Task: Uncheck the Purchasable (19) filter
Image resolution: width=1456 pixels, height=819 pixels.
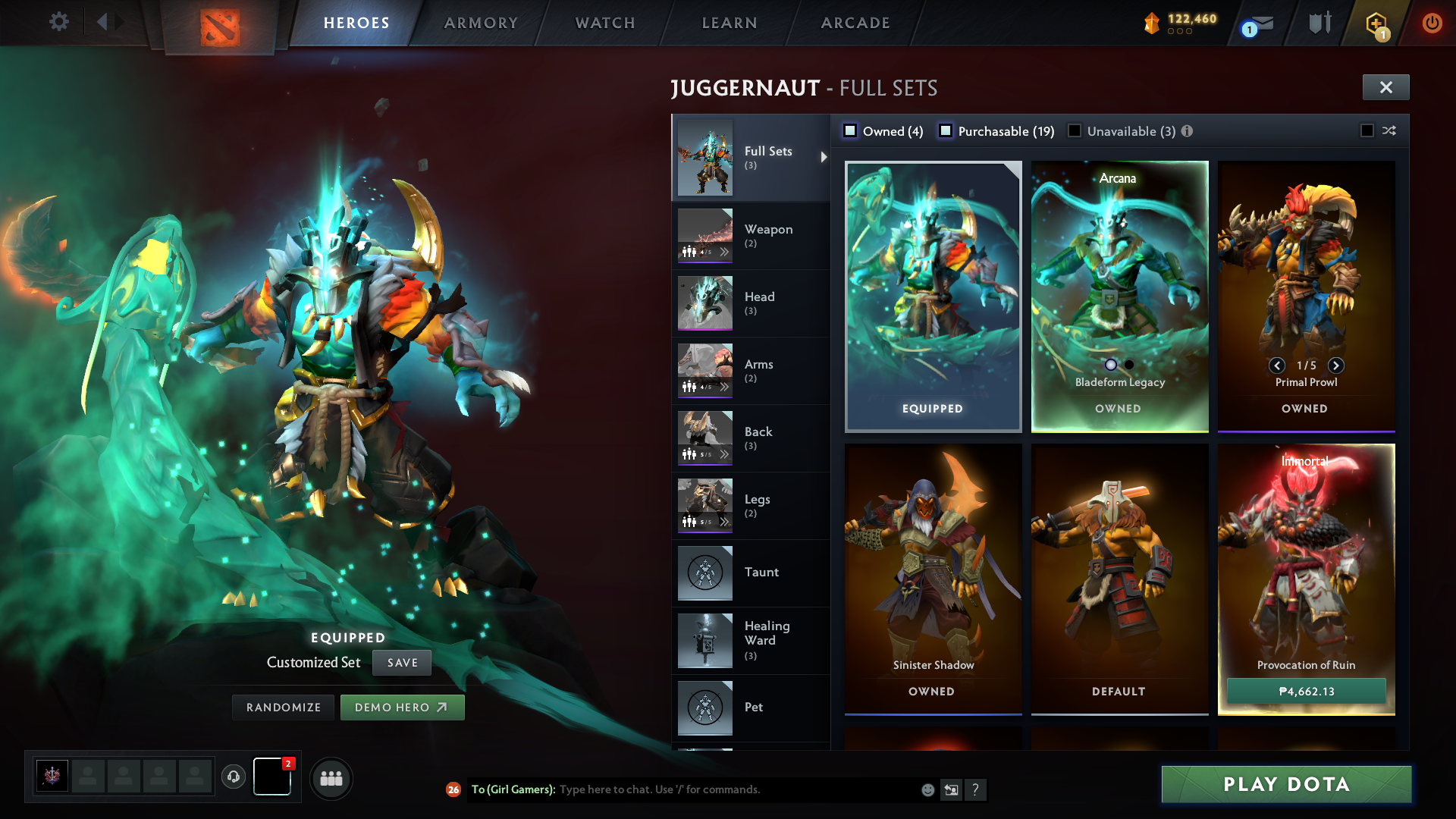Action: click(x=946, y=130)
